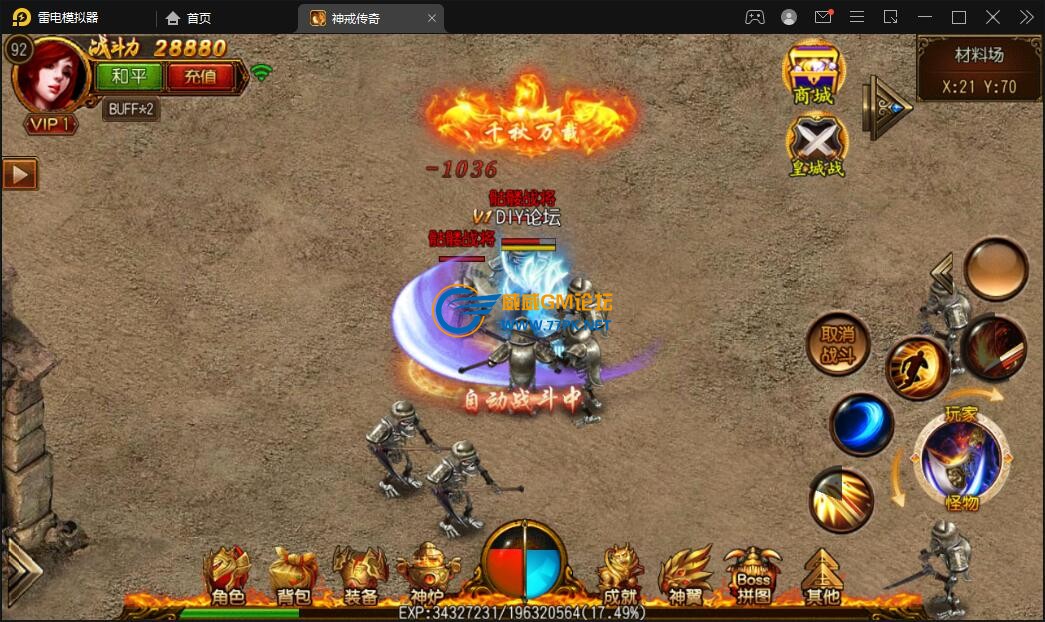
Task: Activate the blue crescent slash skill
Action: click(x=860, y=424)
